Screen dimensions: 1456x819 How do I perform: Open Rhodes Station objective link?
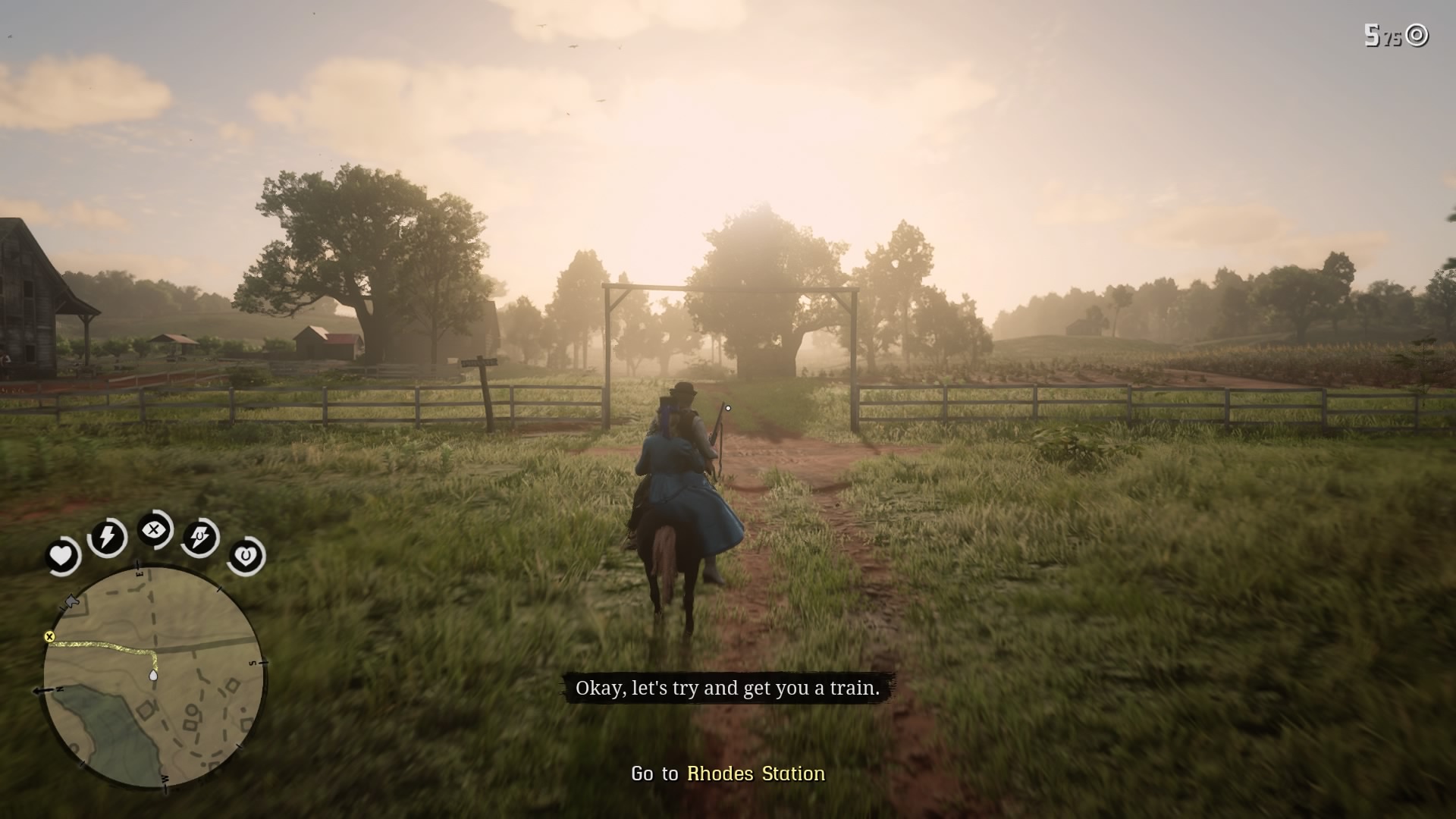pos(755,775)
